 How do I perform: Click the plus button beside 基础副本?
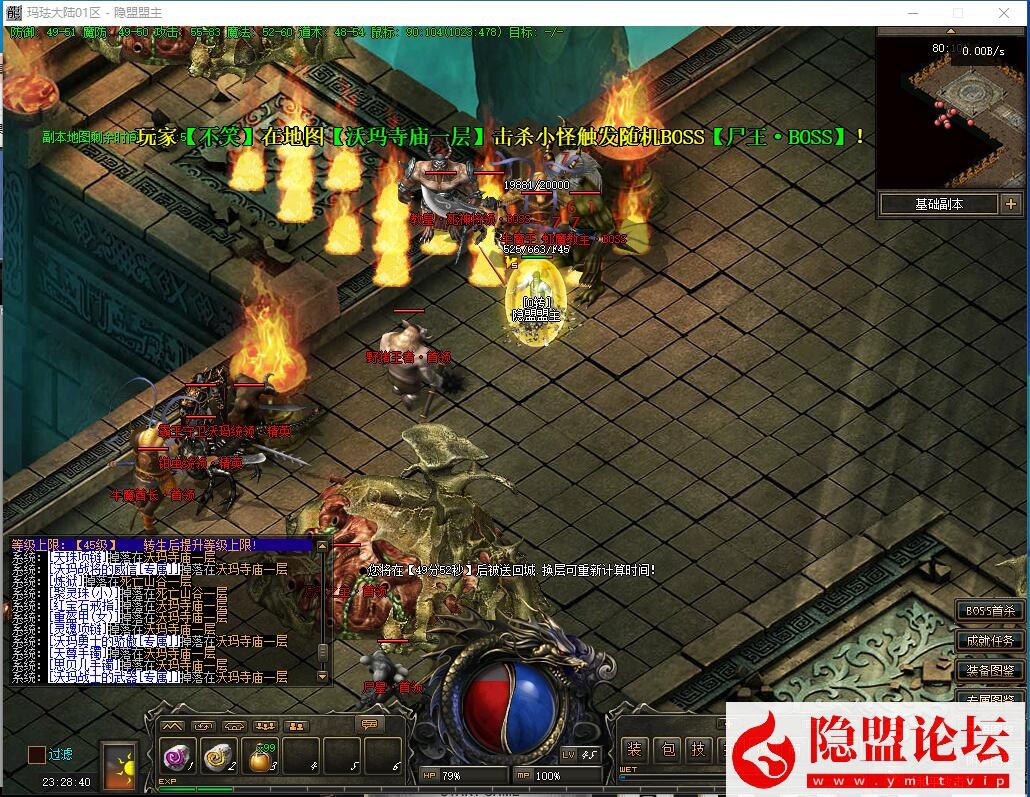[1010, 204]
